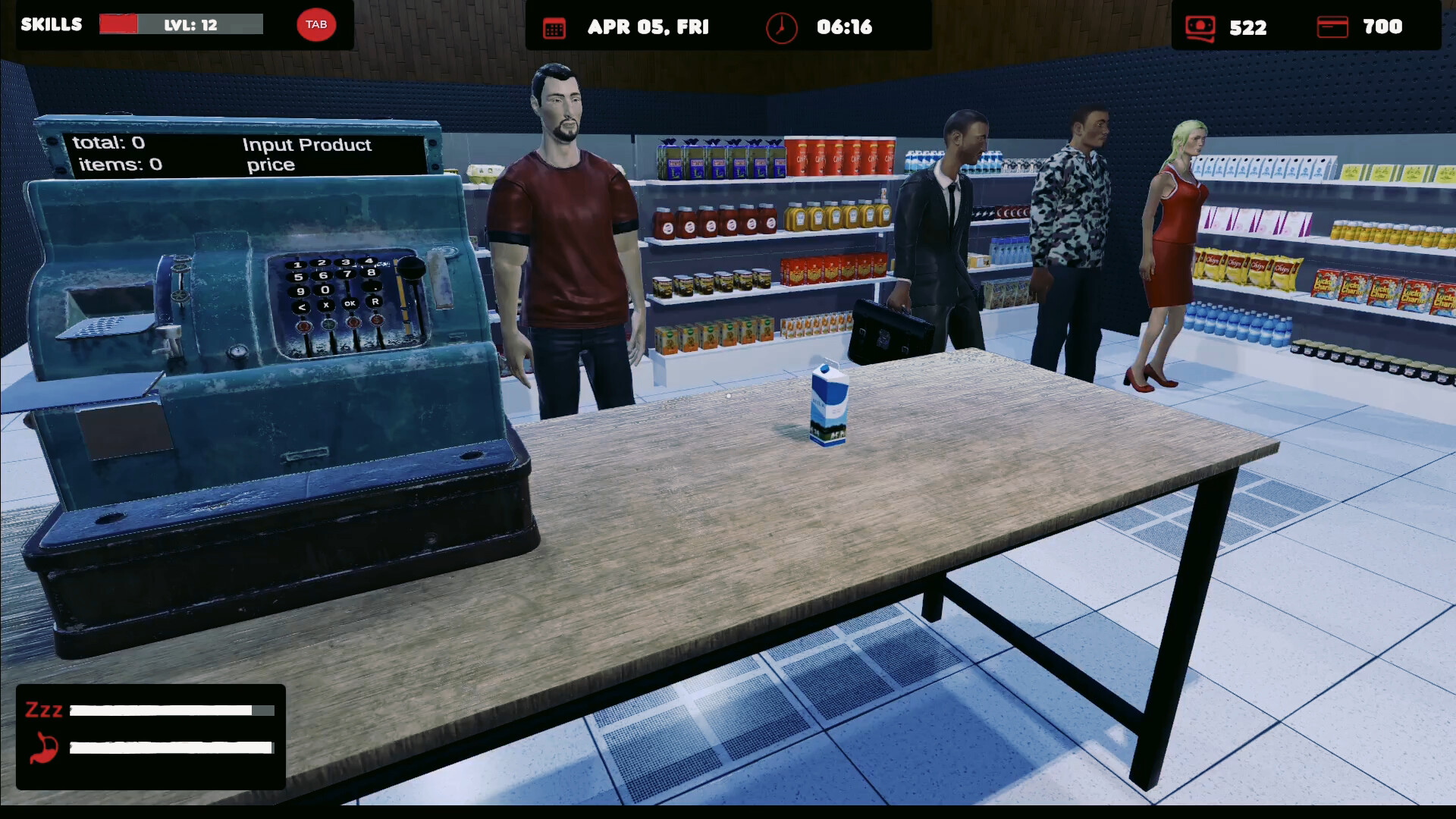Click the Input Product price display
Viewport: 1456px width, 819px height.
306,154
